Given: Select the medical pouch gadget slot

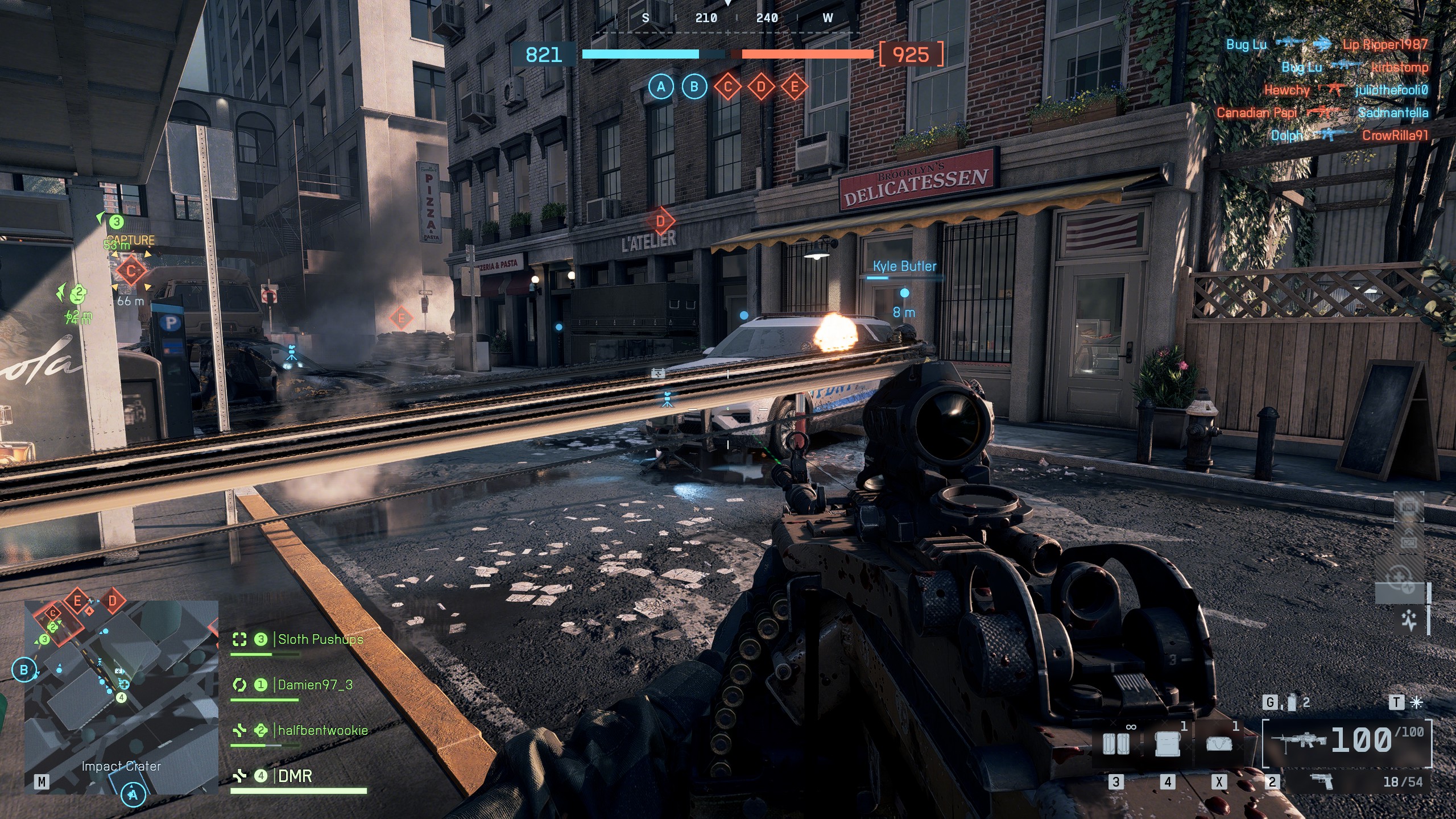Looking at the screenshot, I should [x=1219, y=744].
